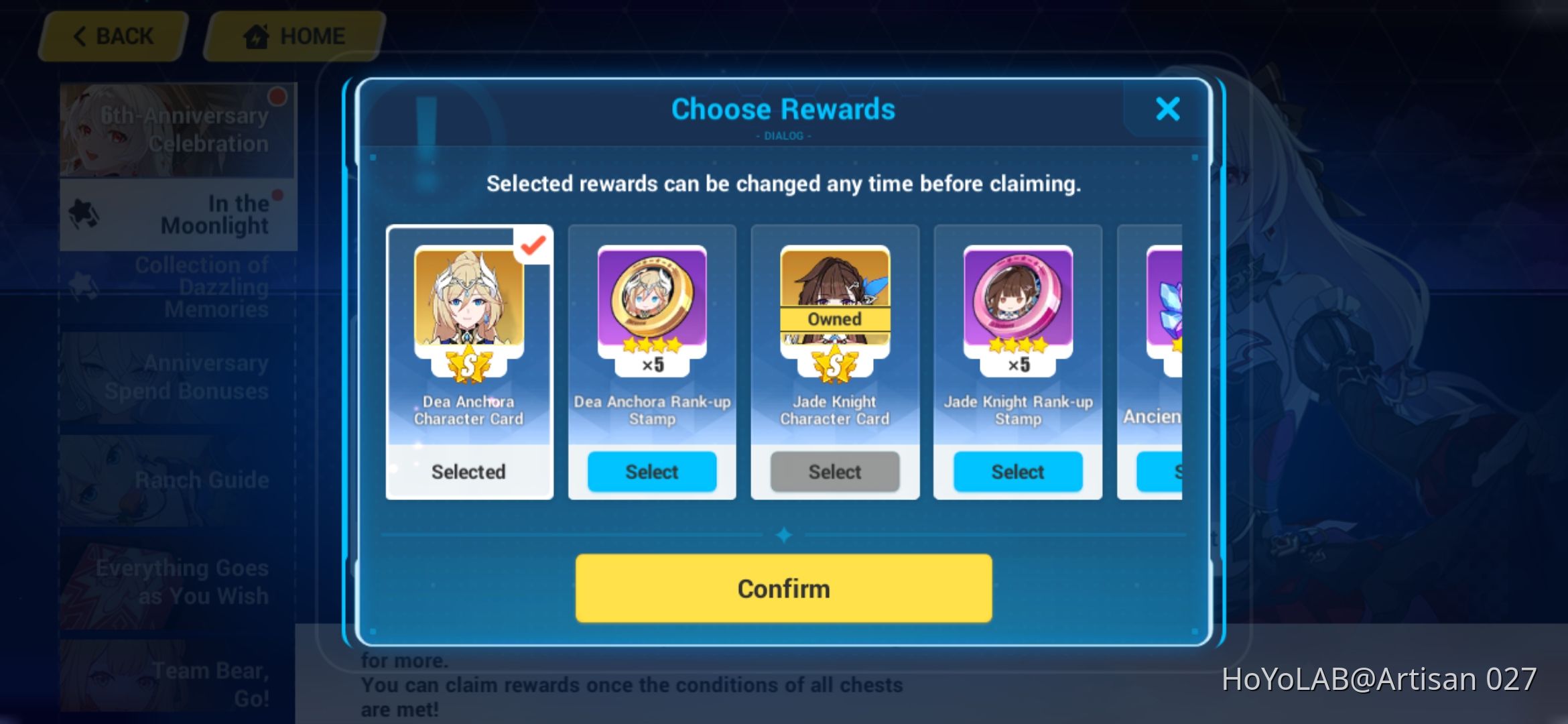Image resolution: width=1568 pixels, height=724 pixels.
Task: Deselect the Dea Anchora Character Card
Action: coord(468,471)
